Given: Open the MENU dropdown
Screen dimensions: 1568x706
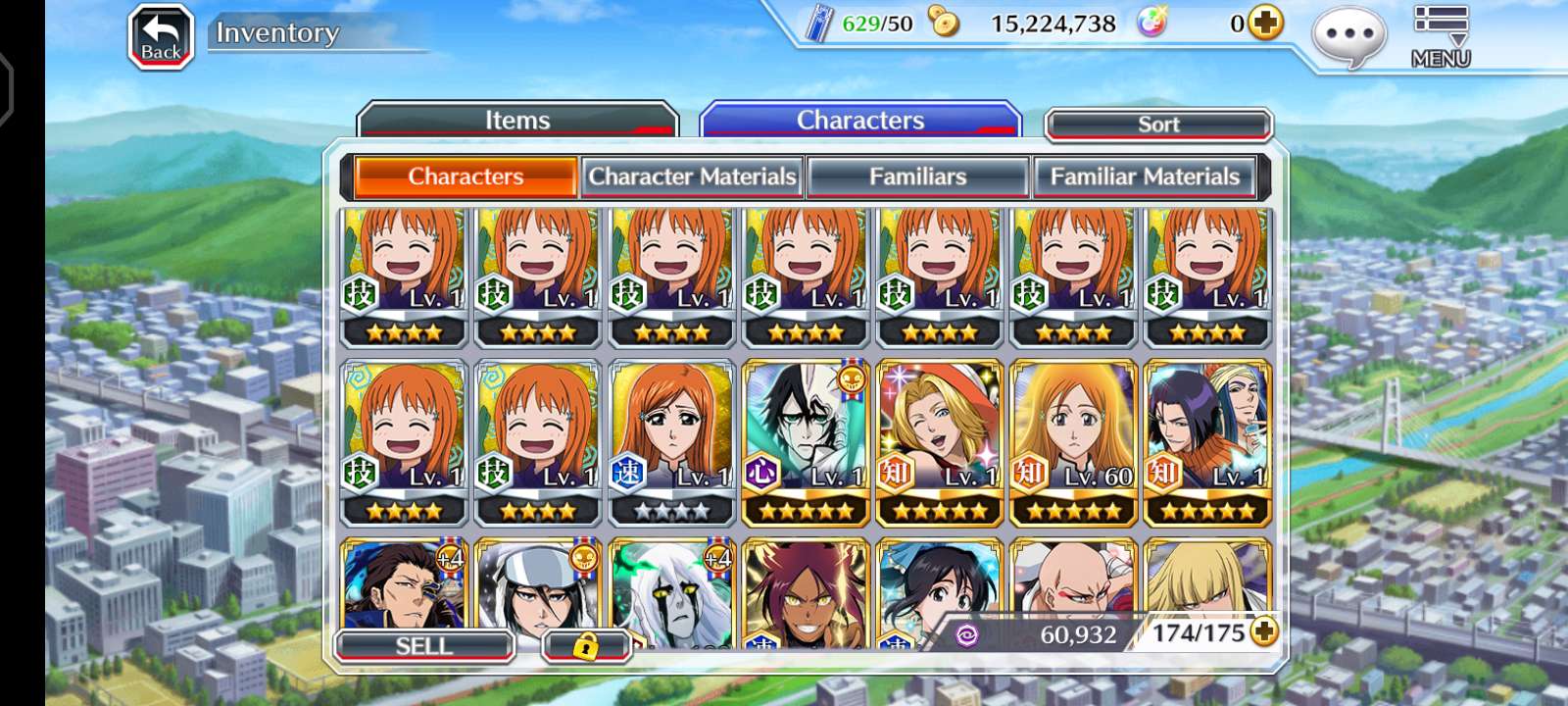Looking at the screenshot, I should click(1440, 37).
